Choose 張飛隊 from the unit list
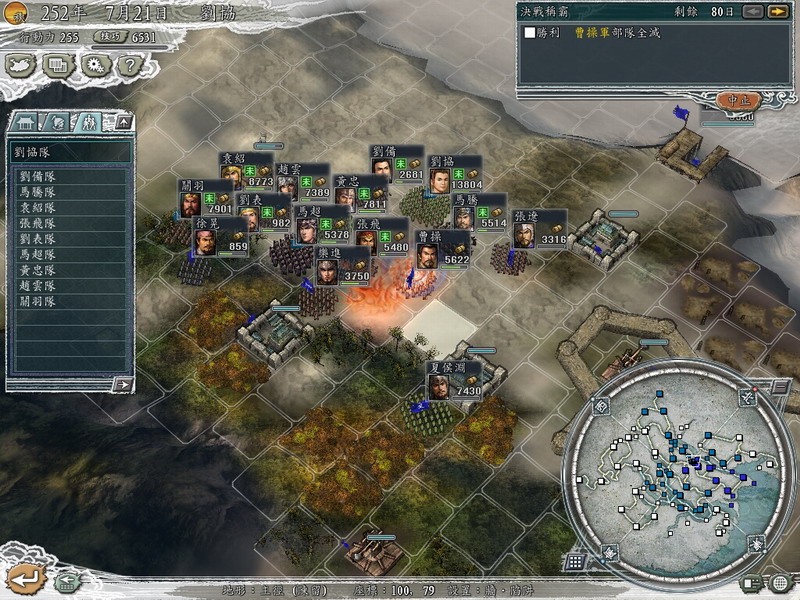Image resolution: width=800 pixels, height=600 pixels. [38, 223]
